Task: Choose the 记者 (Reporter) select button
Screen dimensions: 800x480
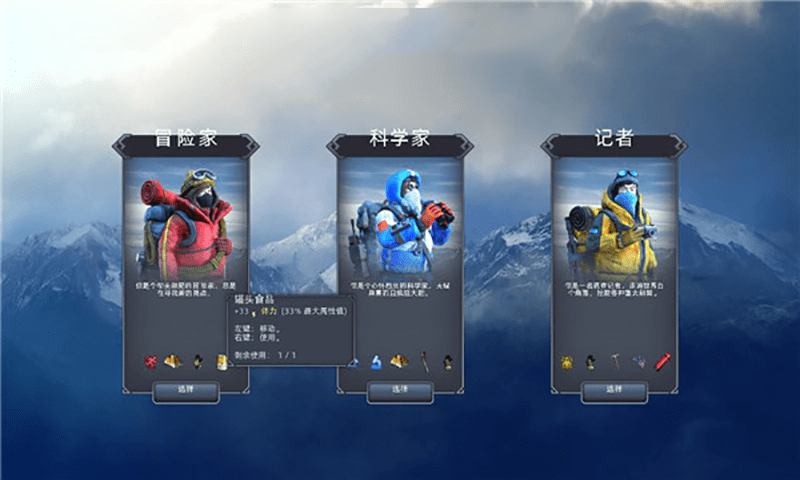Action: click(x=615, y=390)
